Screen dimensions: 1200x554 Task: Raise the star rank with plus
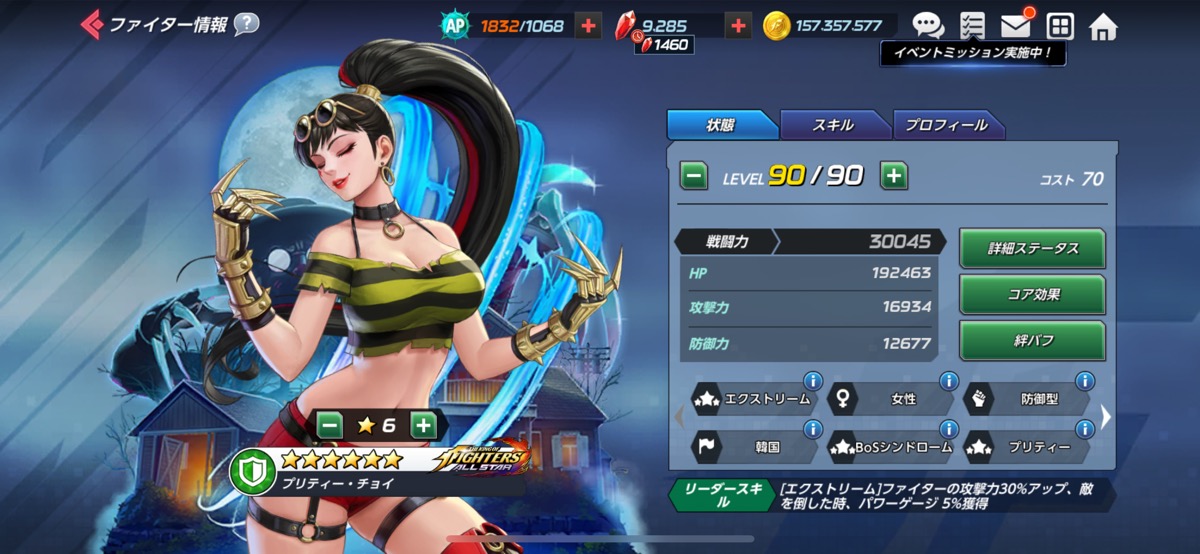[423, 425]
